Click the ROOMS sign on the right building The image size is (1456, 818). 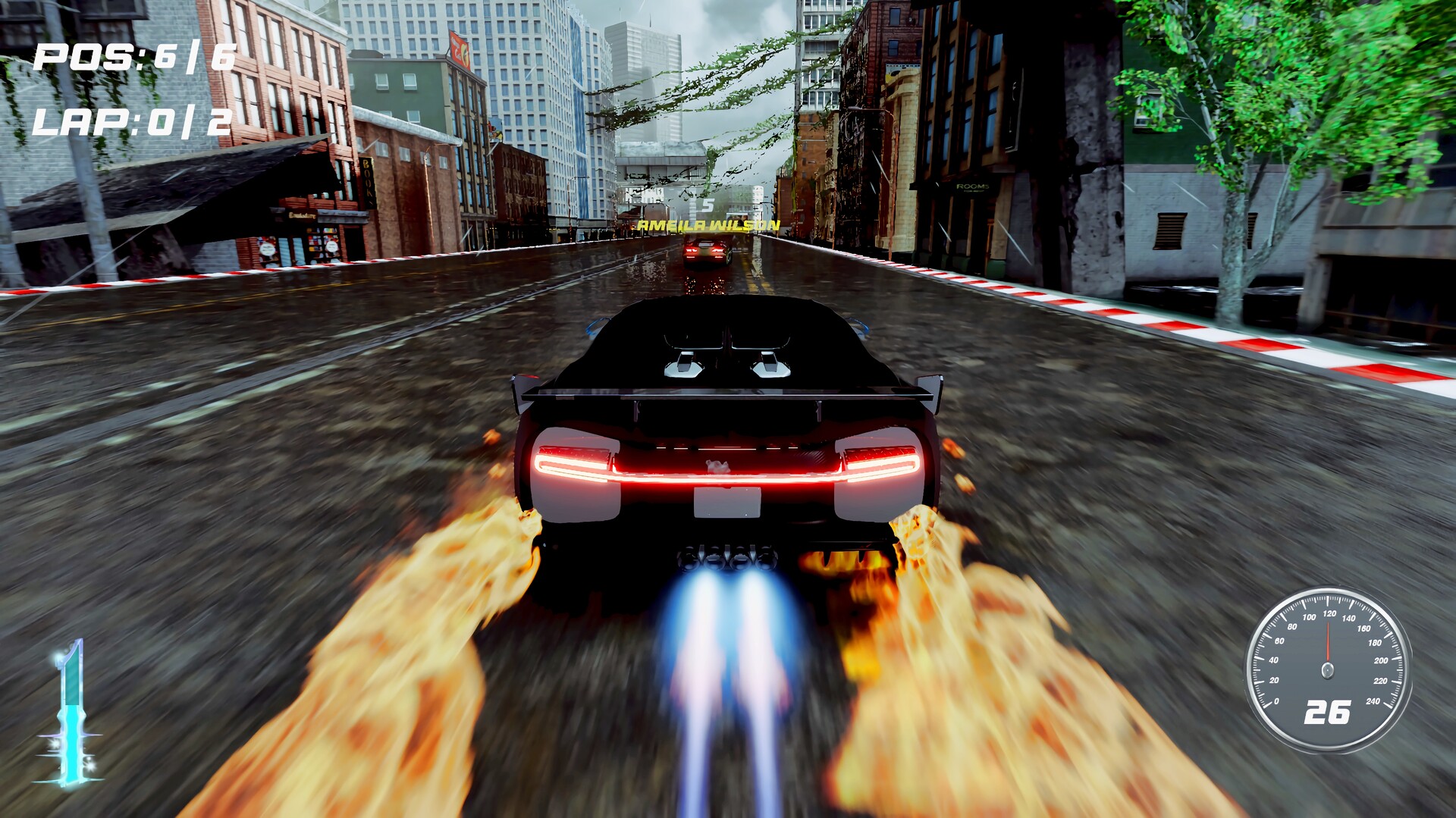pyautogui.click(x=974, y=184)
